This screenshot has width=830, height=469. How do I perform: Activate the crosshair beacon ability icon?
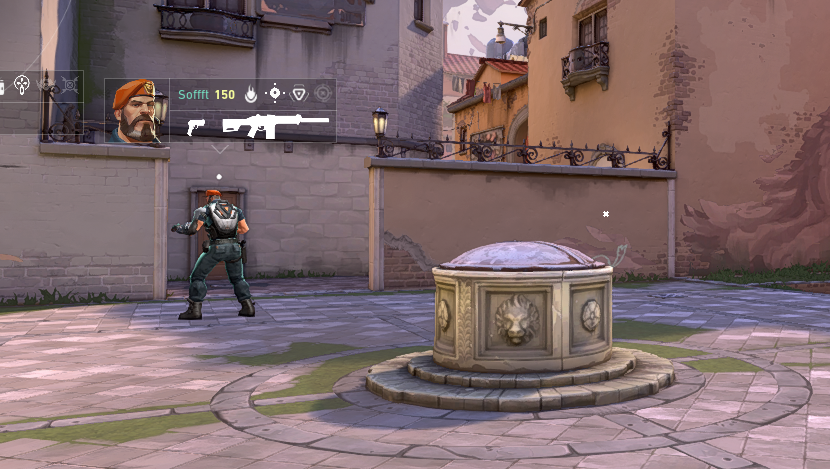274,94
